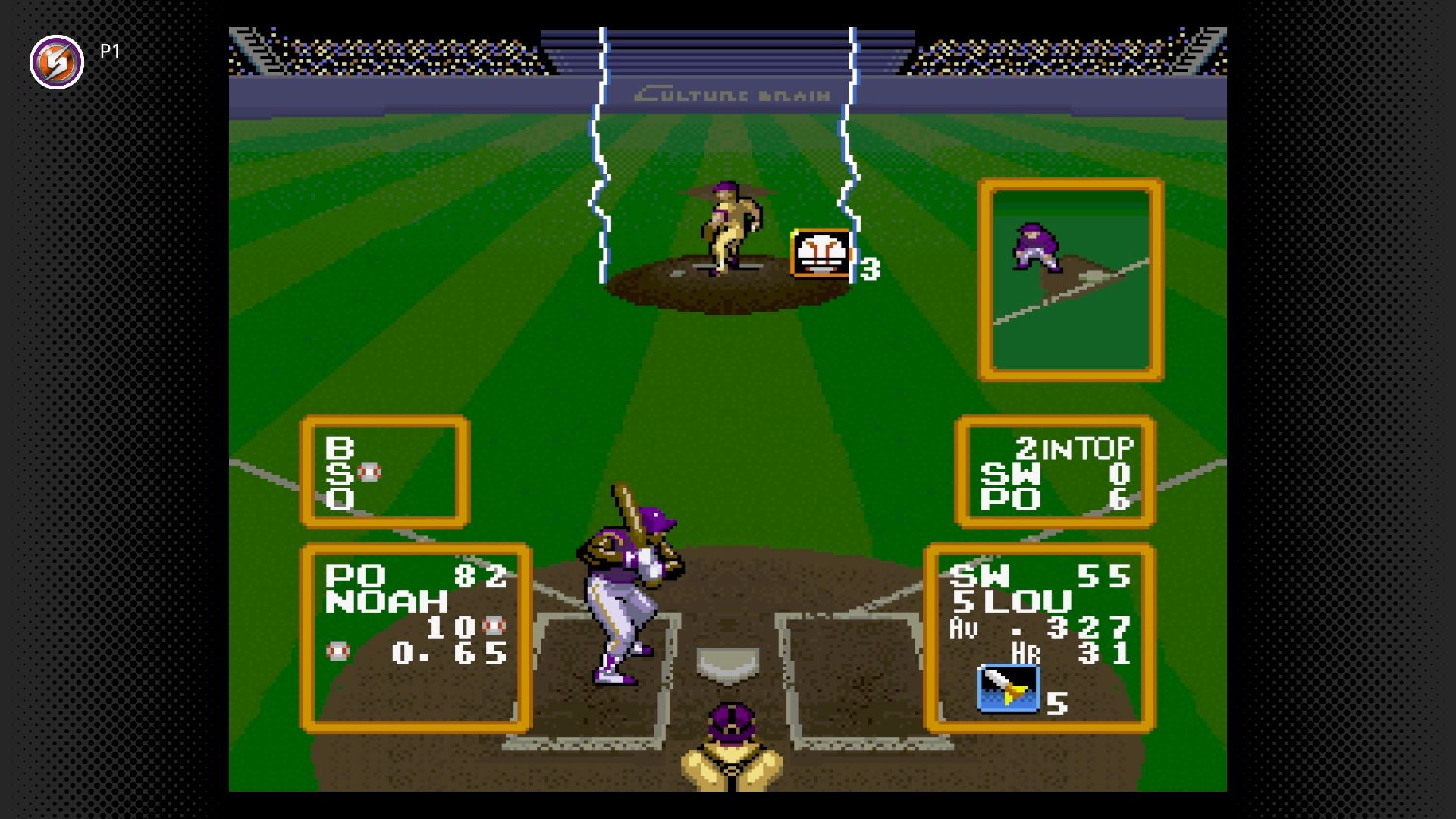Click the P1 controller indicator icon
Screen dimensions: 1456x819
coord(57,61)
